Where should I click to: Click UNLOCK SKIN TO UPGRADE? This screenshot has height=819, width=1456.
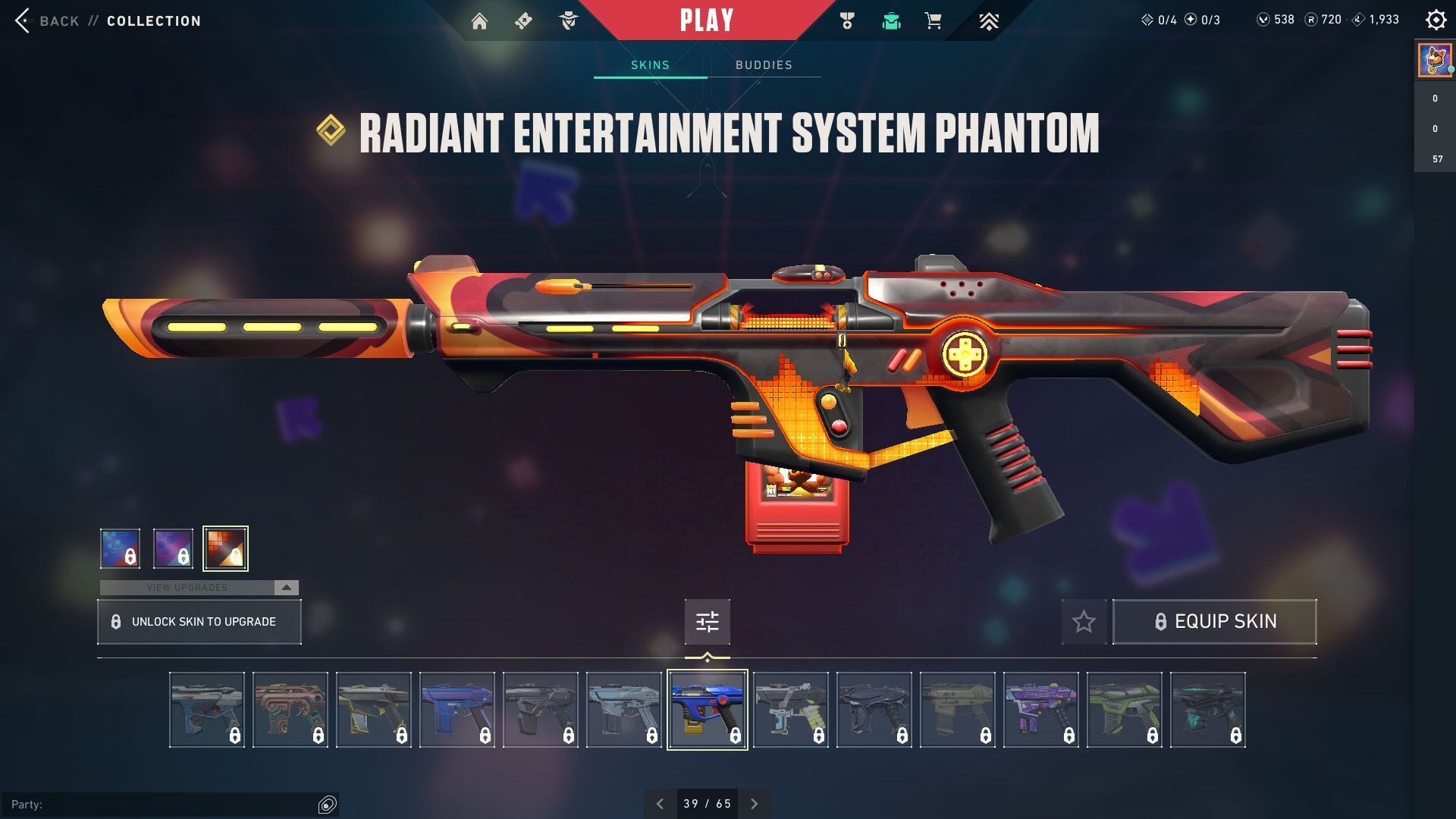(199, 621)
